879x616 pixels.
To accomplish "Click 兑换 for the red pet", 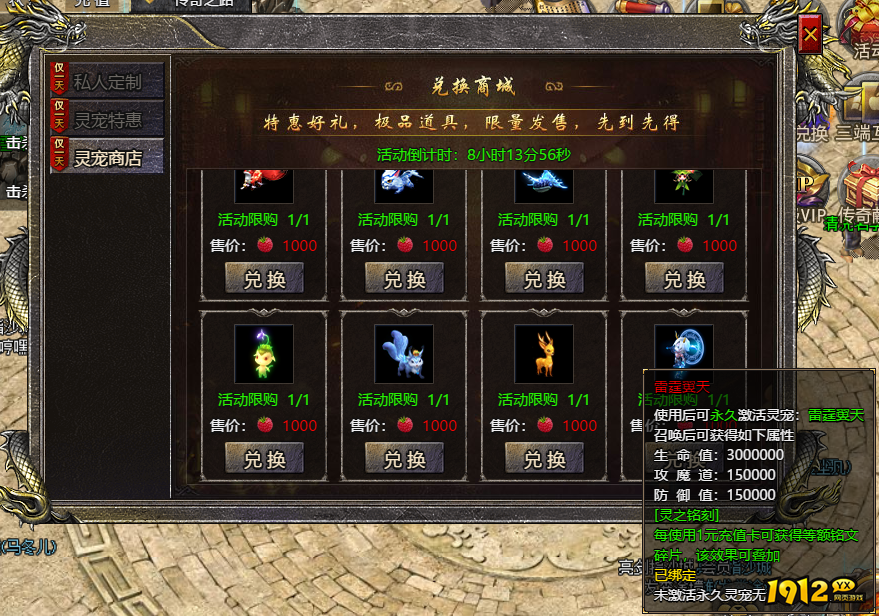I will coord(264,279).
